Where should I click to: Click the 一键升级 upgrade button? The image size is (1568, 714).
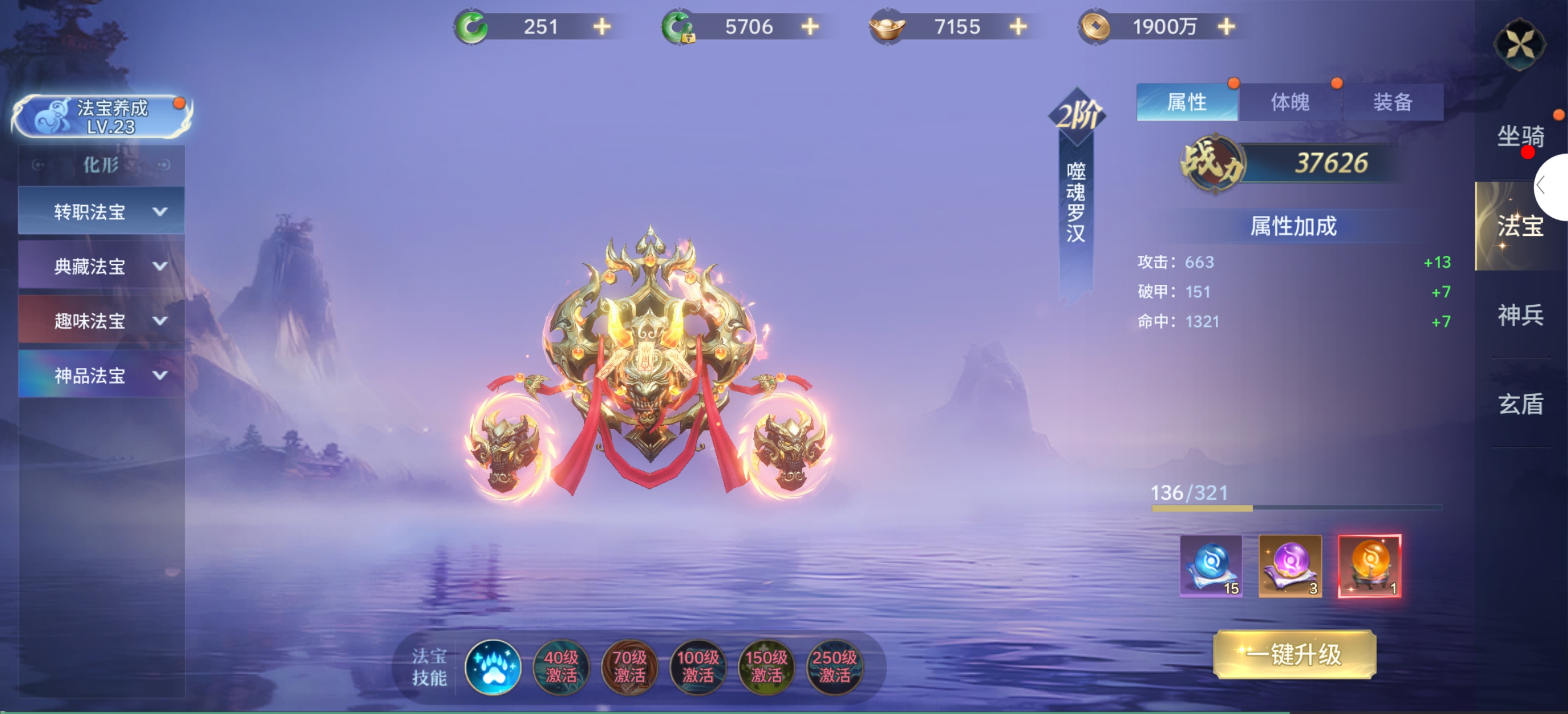(1294, 655)
